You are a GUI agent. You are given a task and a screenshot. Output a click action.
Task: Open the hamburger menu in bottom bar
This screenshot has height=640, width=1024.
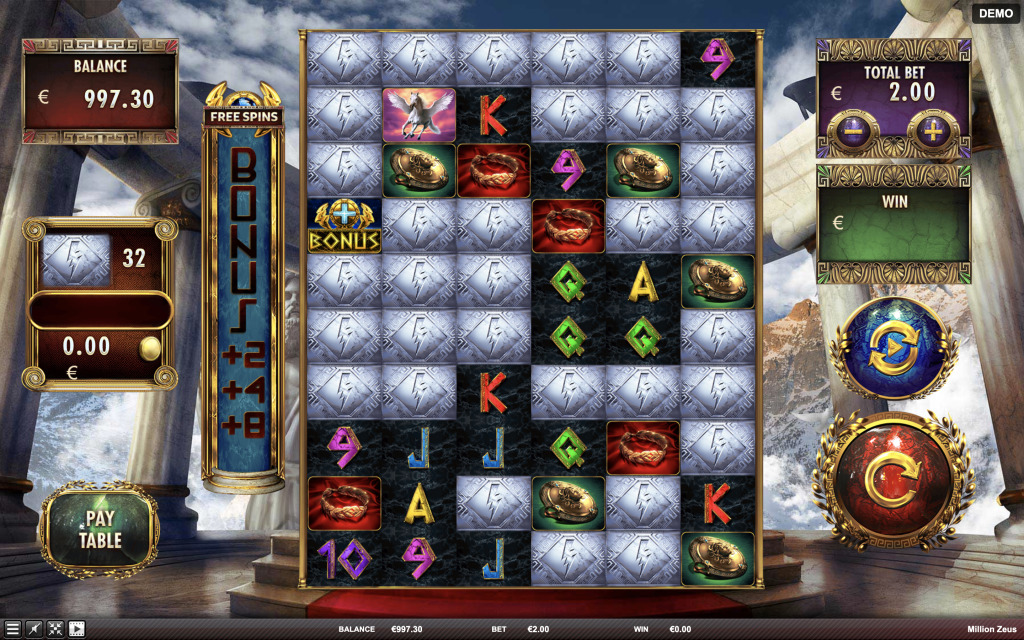12,629
